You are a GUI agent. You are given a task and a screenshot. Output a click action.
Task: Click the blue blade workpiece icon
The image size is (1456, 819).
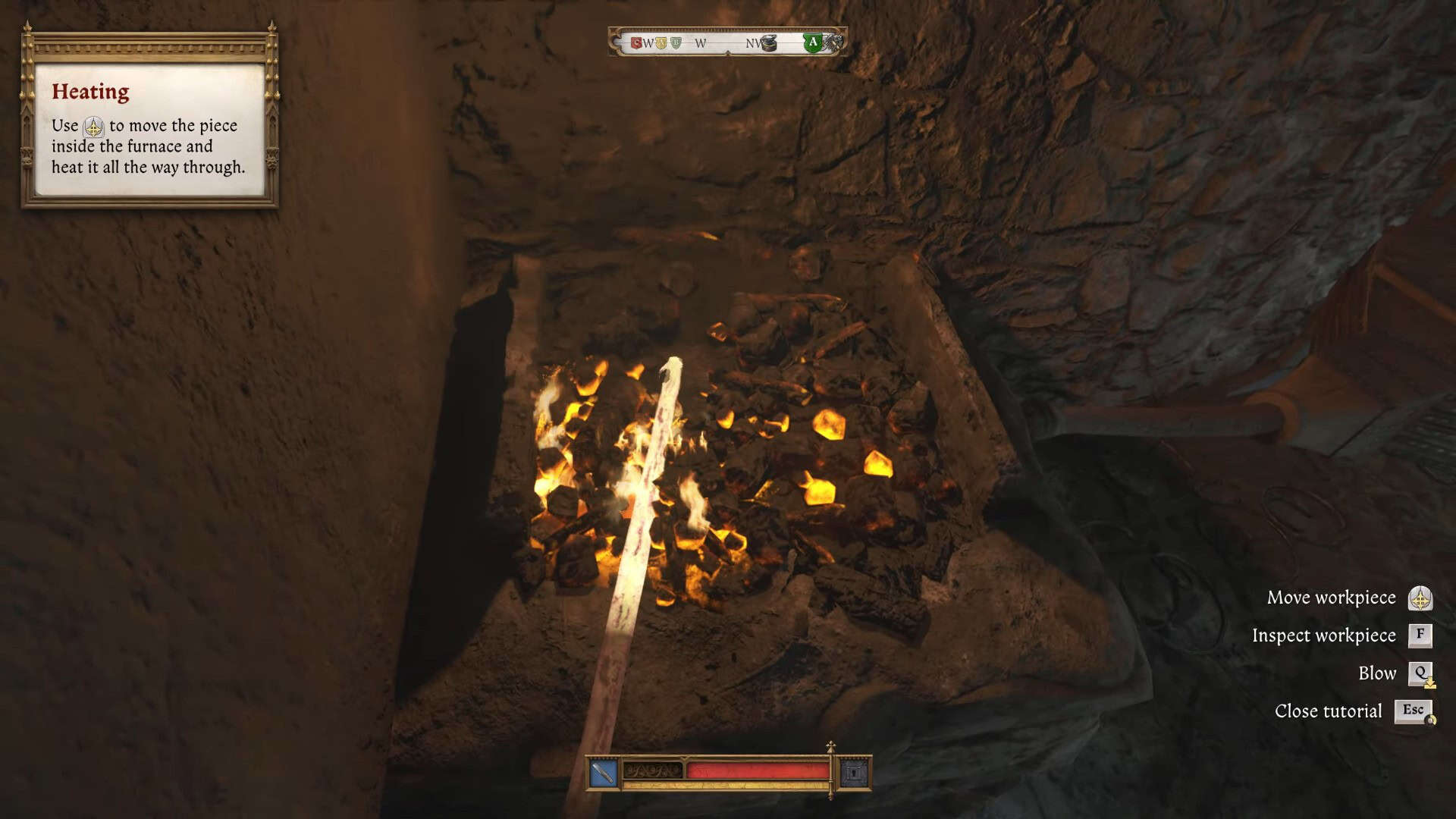tap(604, 773)
